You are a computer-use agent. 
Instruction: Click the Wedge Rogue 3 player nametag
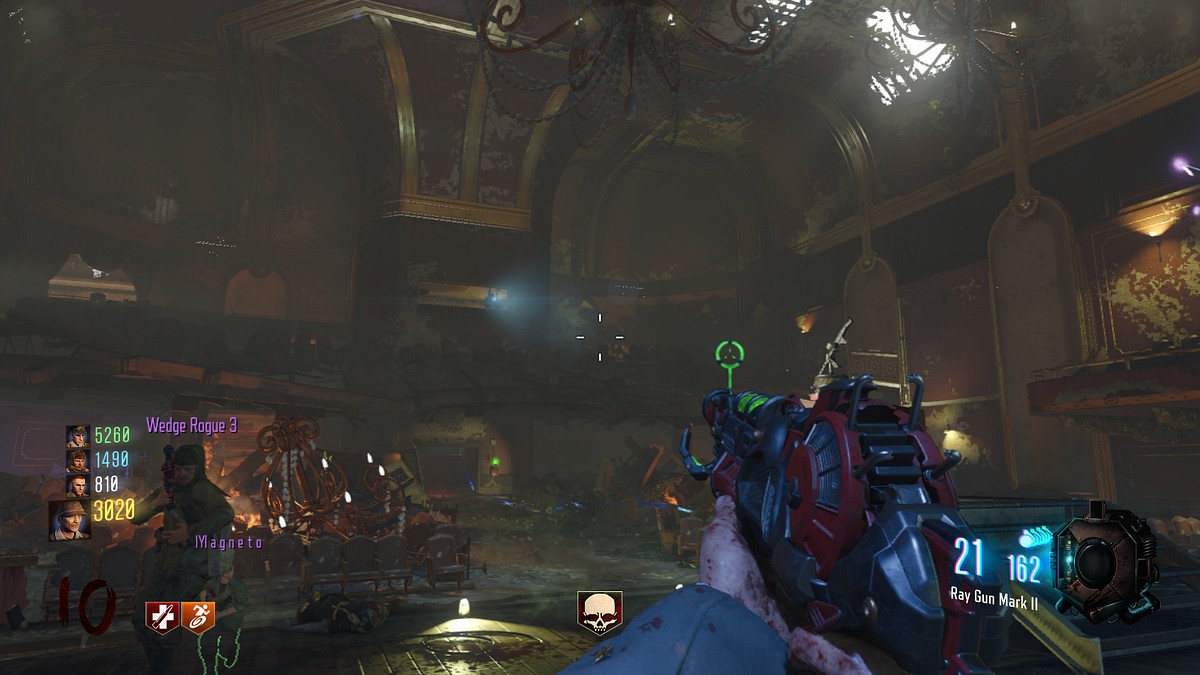192,426
